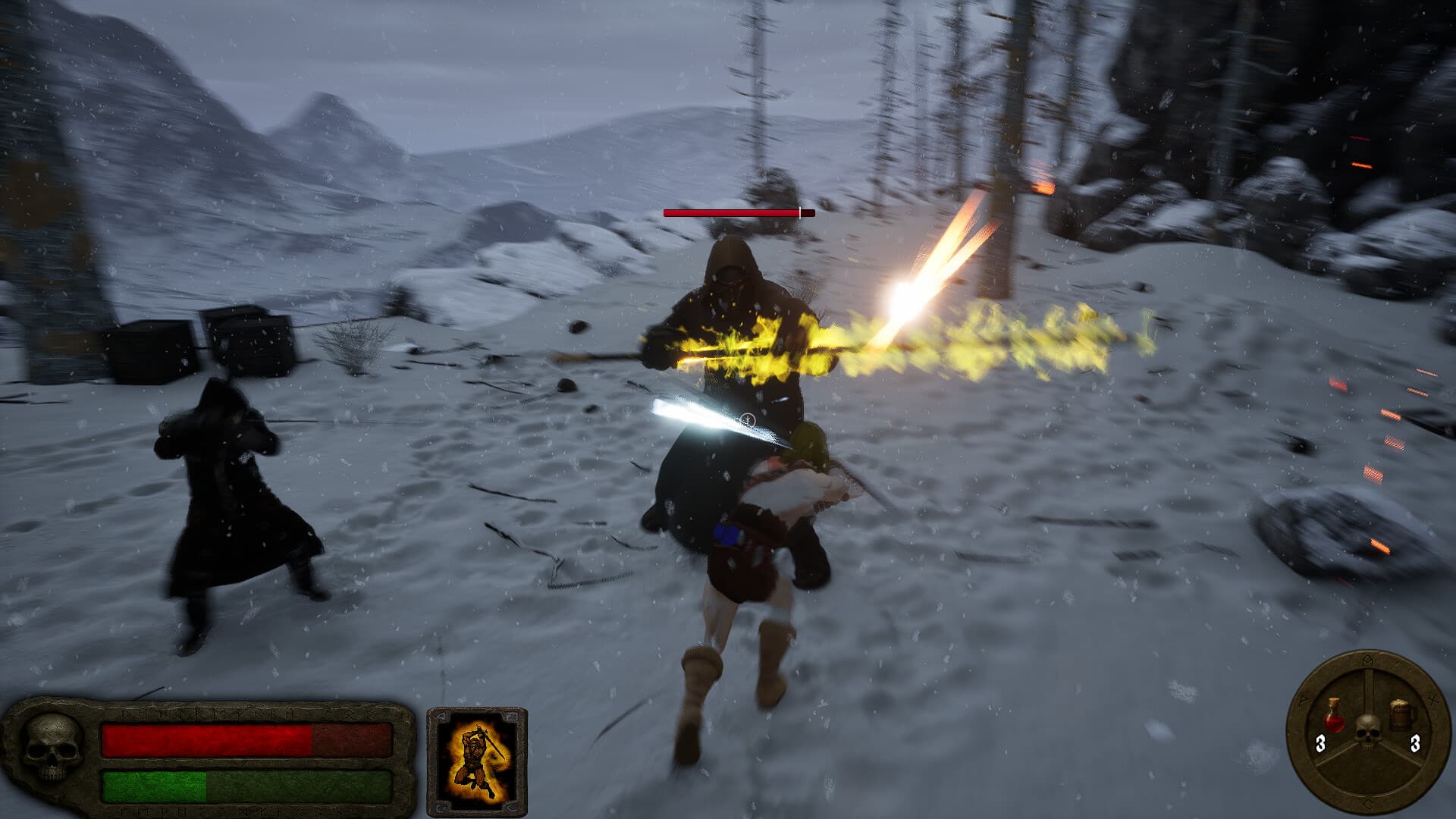Click the skull at the center of the item wheel
Viewport: 1456px width, 819px height.
click(1367, 730)
